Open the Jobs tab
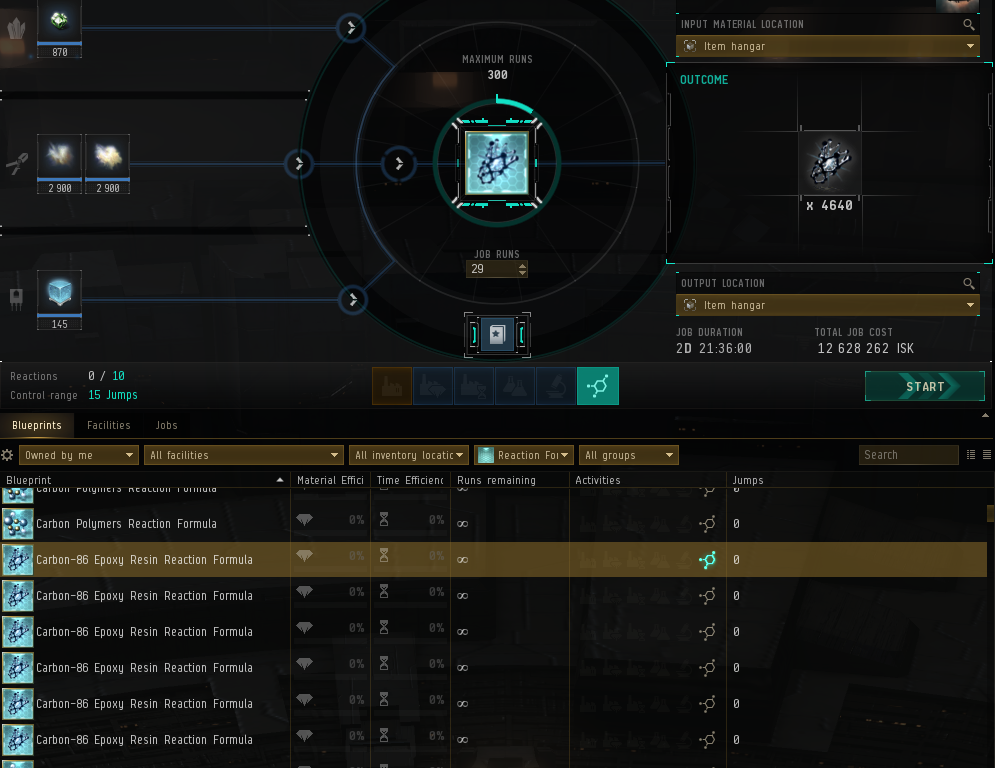The width and height of the screenshot is (995, 768). coord(166,425)
